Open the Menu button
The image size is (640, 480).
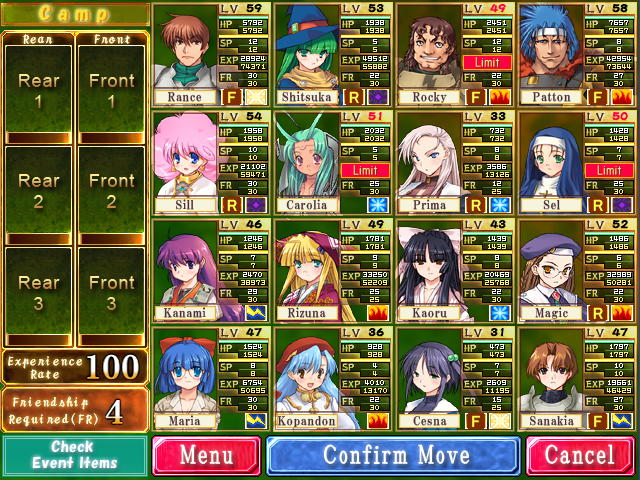[205, 456]
